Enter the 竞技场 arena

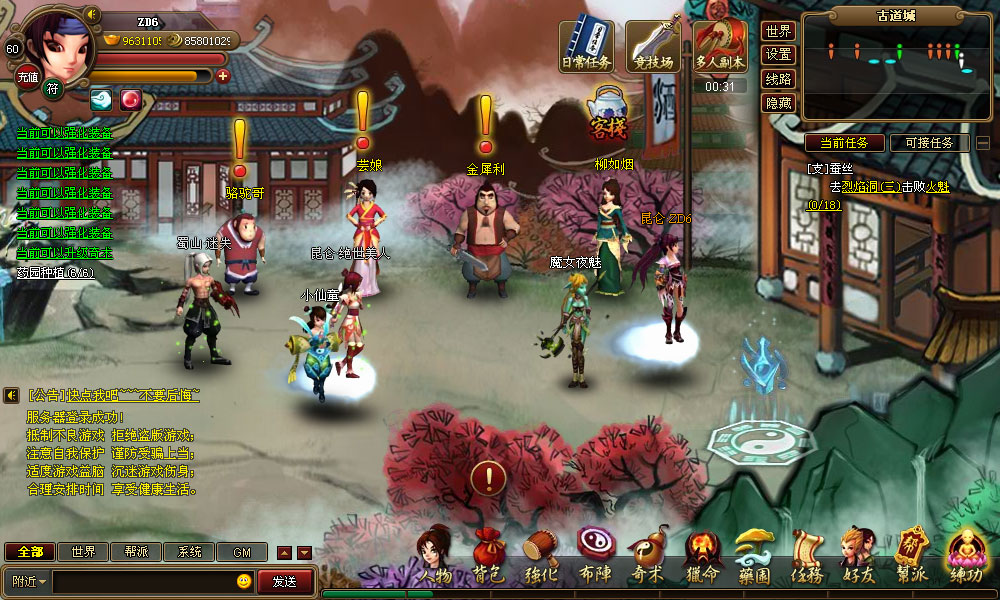pyautogui.click(x=653, y=46)
